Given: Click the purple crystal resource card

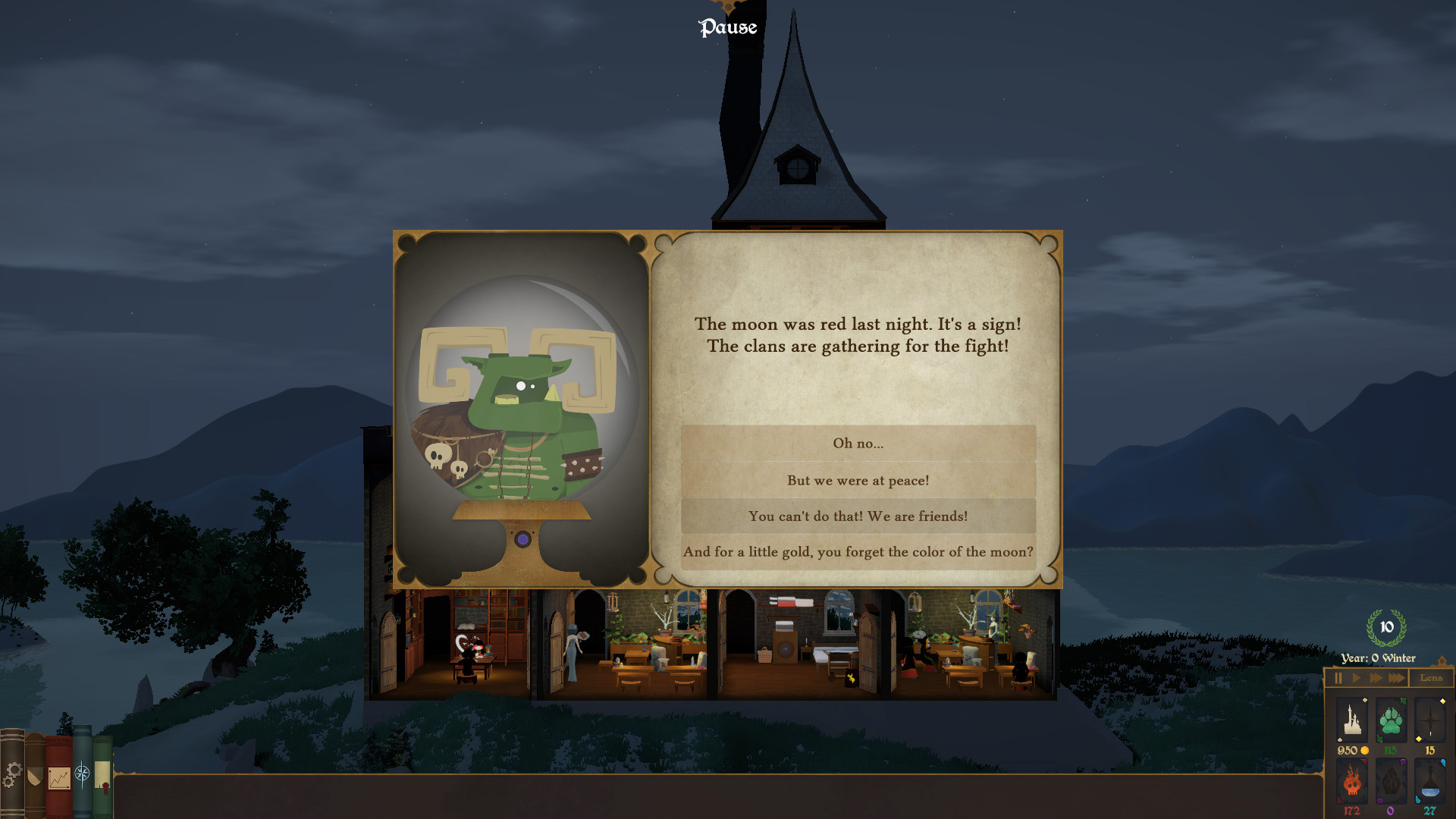Looking at the screenshot, I should click(x=1390, y=781).
